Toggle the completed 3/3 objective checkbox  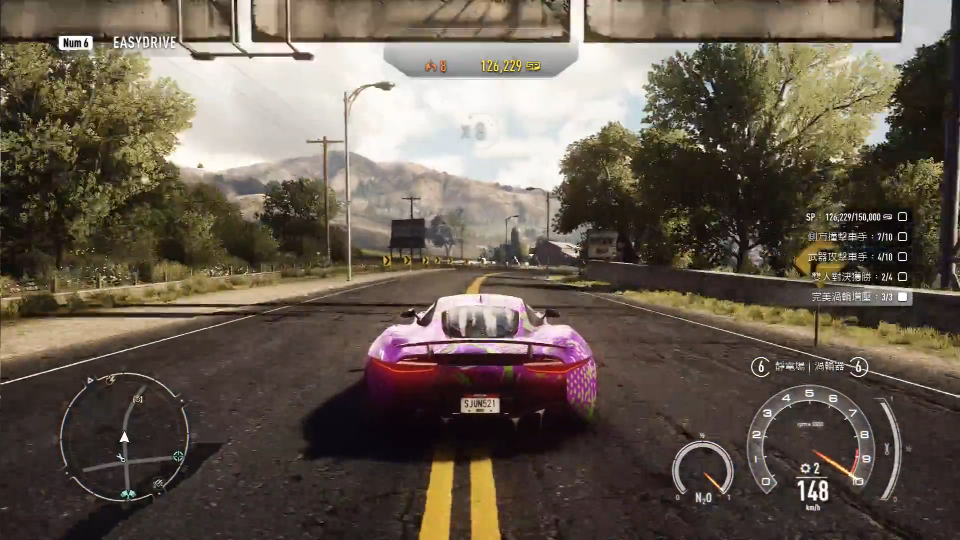(902, 297)
